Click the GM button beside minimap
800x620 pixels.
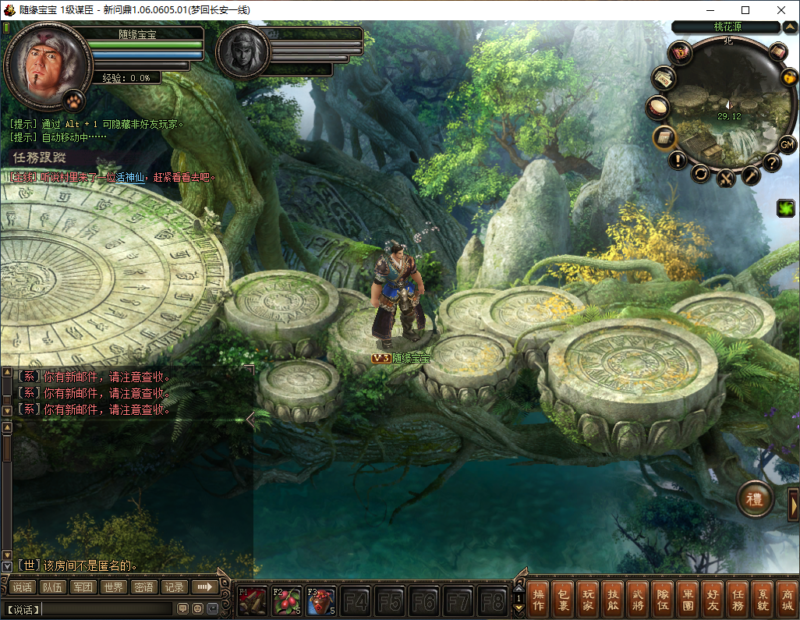pos(787,144)
